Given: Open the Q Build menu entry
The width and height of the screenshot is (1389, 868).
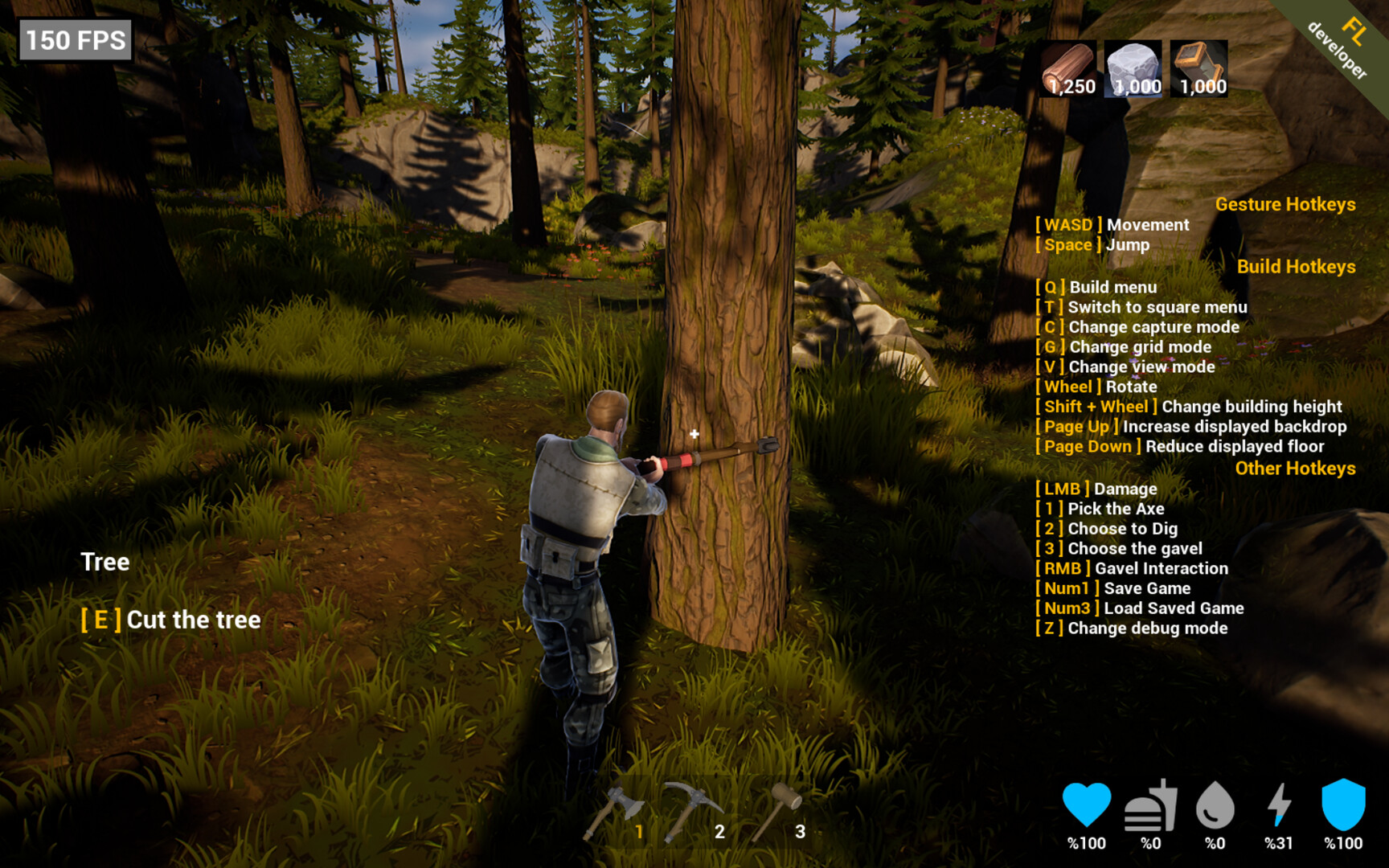Looking at the screenshot, I should pos(1097,287).
